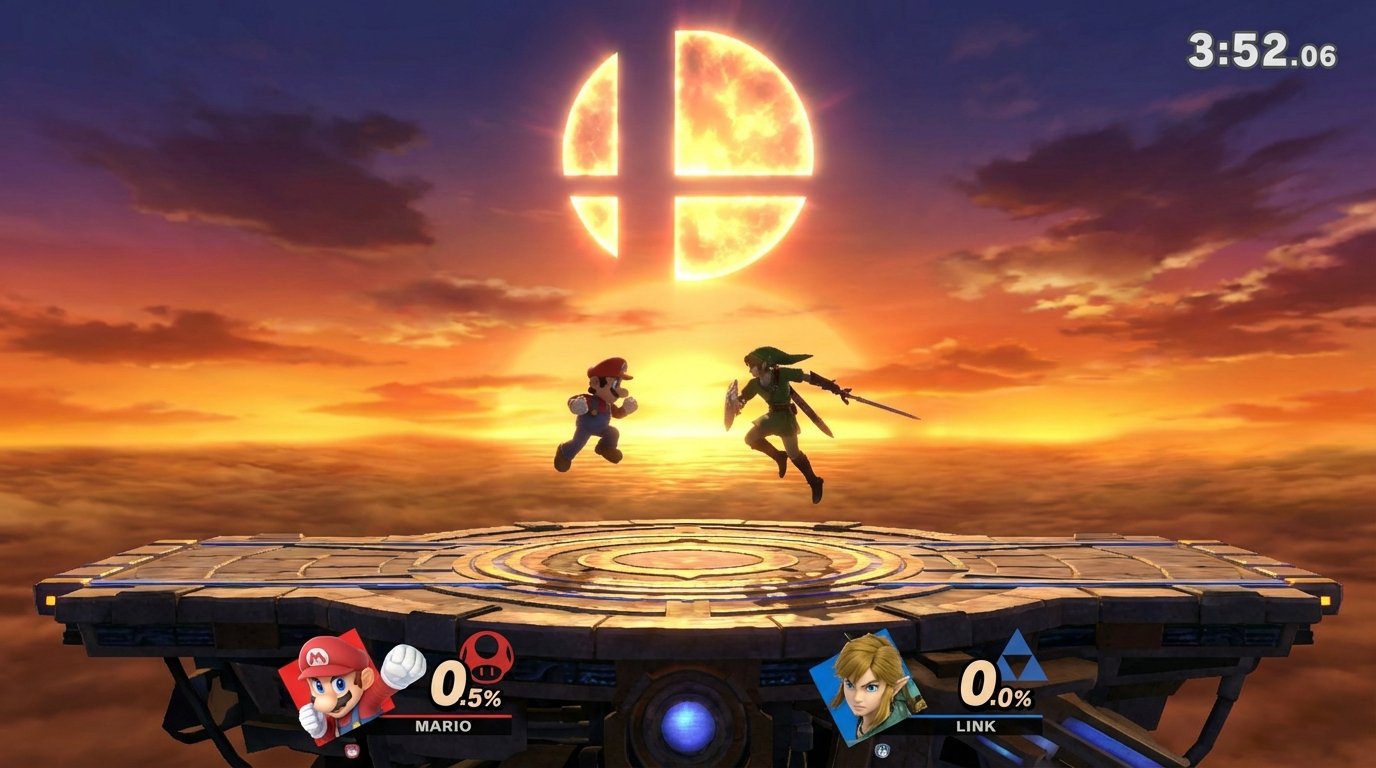Select the LINK name label
Screen dimensions: 1376x768
(976, 725)
